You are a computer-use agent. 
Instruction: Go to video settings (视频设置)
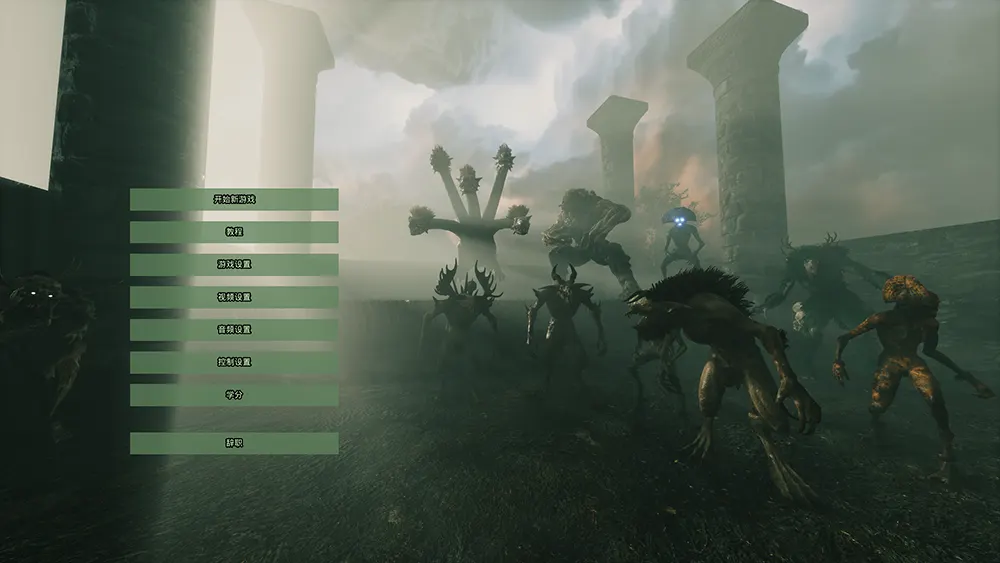(234, 297)
